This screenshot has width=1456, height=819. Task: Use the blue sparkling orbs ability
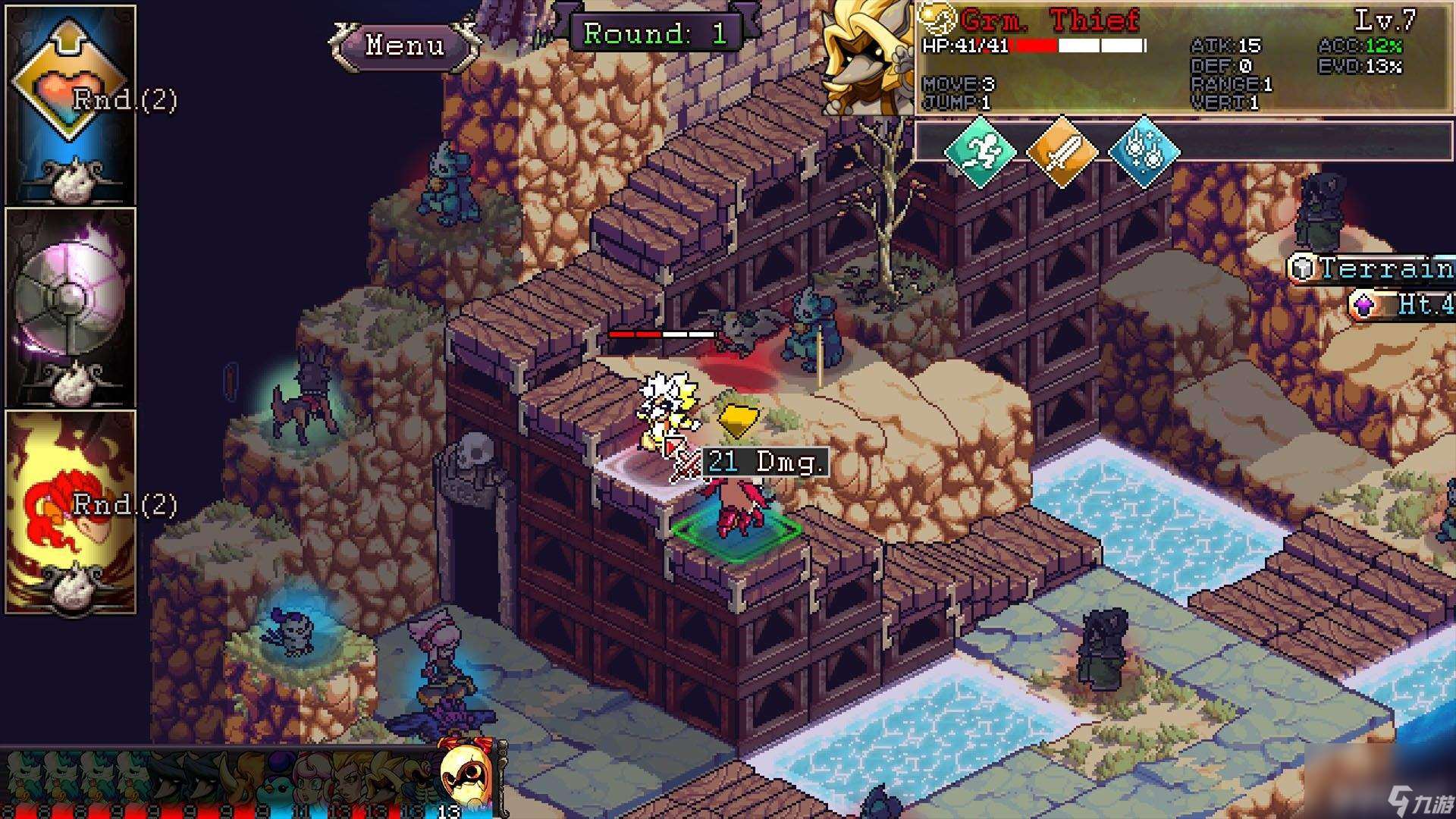[1144, 151]
